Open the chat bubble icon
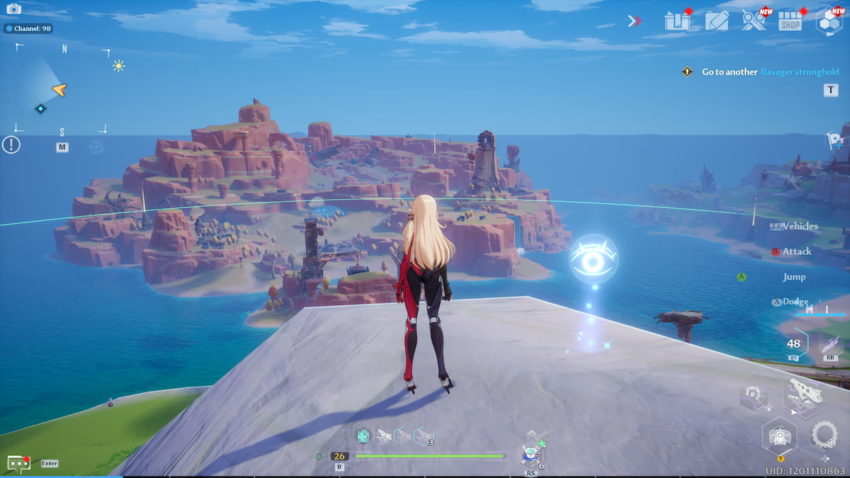 coord(17,463)
